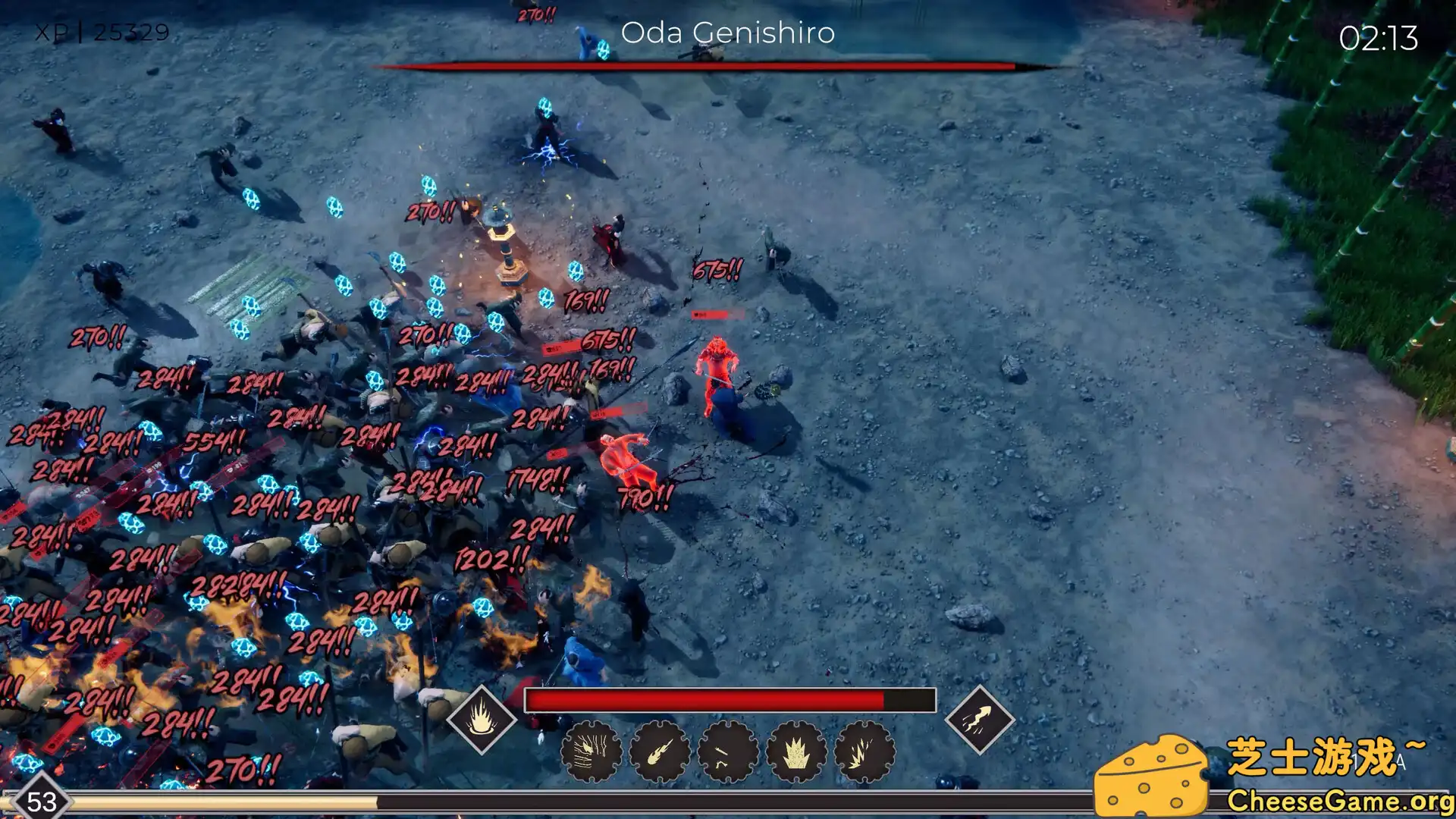This screenshot has height=819, width=1456.
Task: Click the Oda Genishiro boss title
Action: (727, 33)
